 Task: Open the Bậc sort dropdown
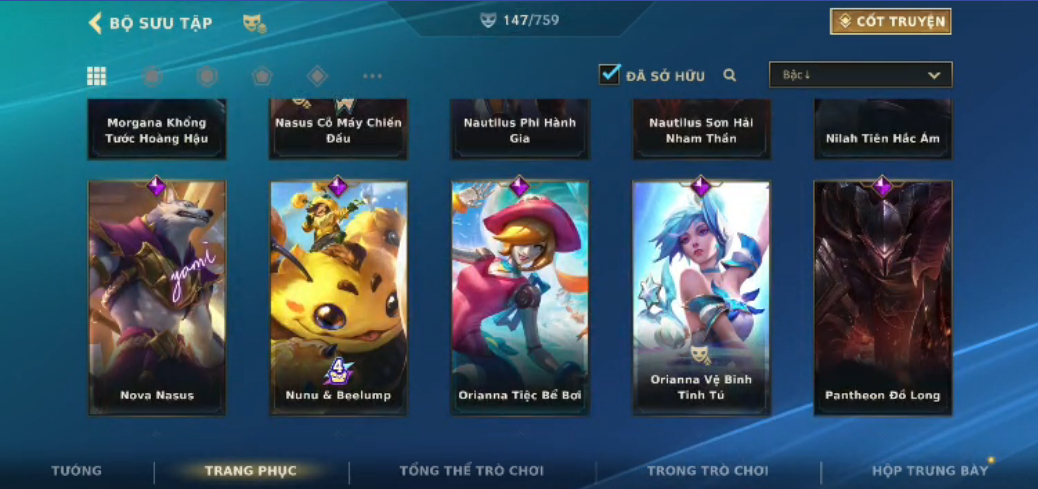[x=860, y=75]
